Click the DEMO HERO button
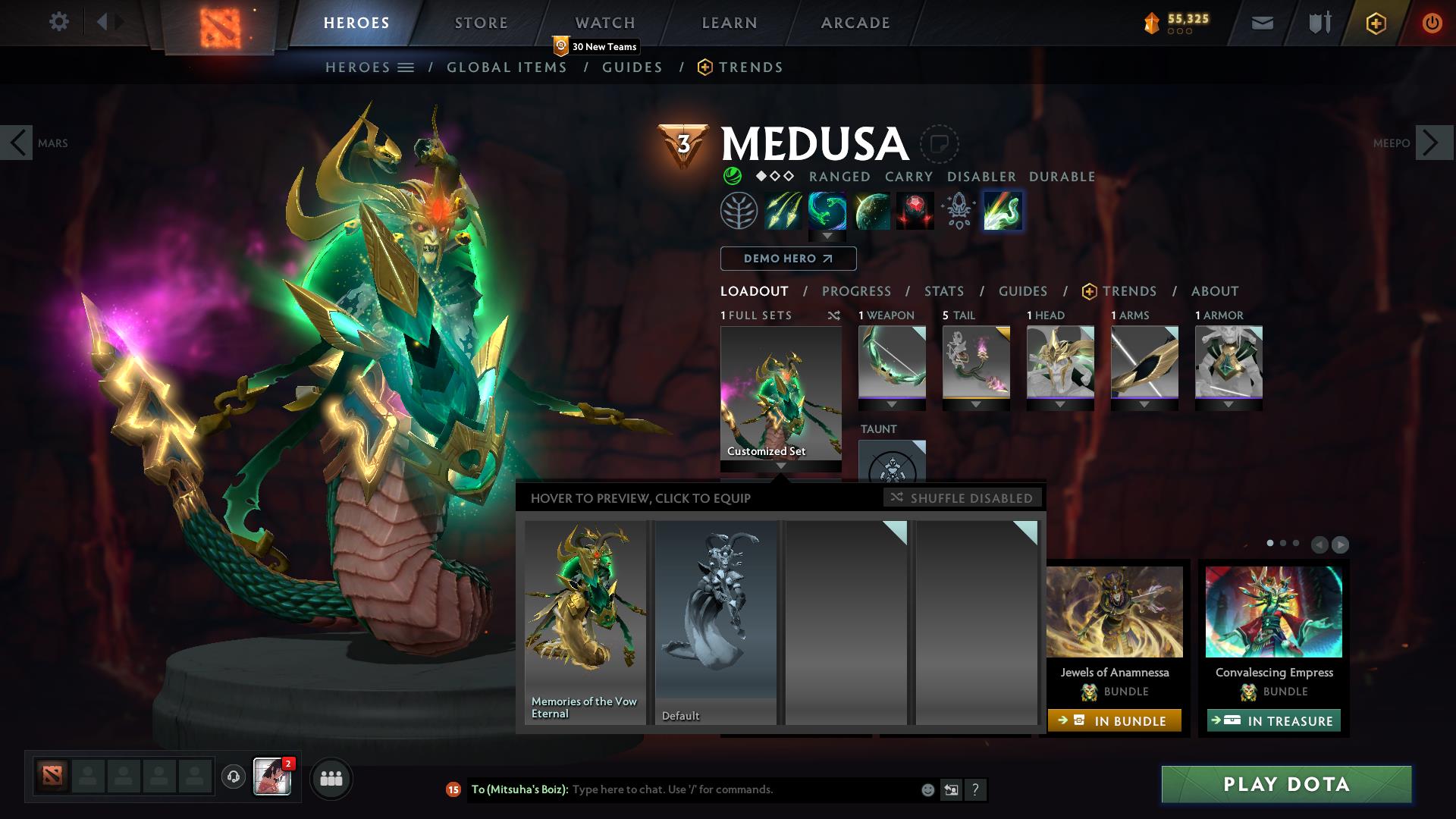The image size is (1456, 819). coord(788,259)
